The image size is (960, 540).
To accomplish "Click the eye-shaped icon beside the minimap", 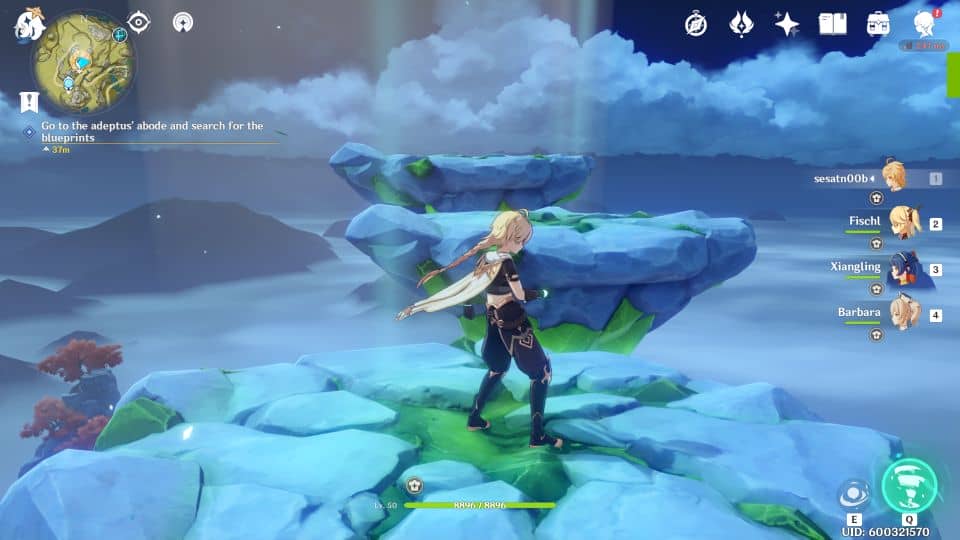I will (x=139, y=23).
